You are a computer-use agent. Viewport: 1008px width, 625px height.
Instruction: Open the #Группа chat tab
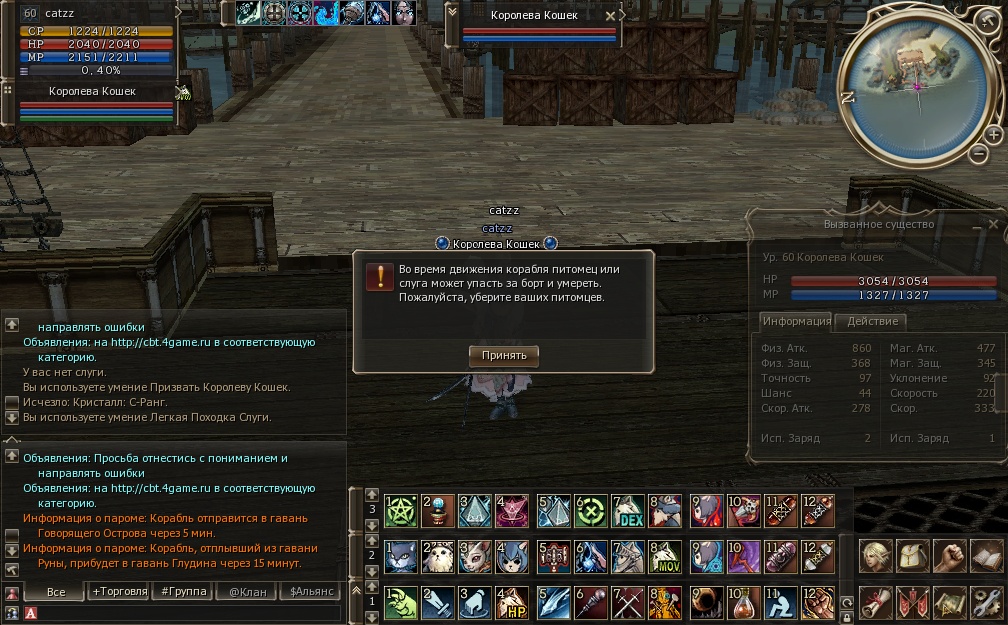184,592
